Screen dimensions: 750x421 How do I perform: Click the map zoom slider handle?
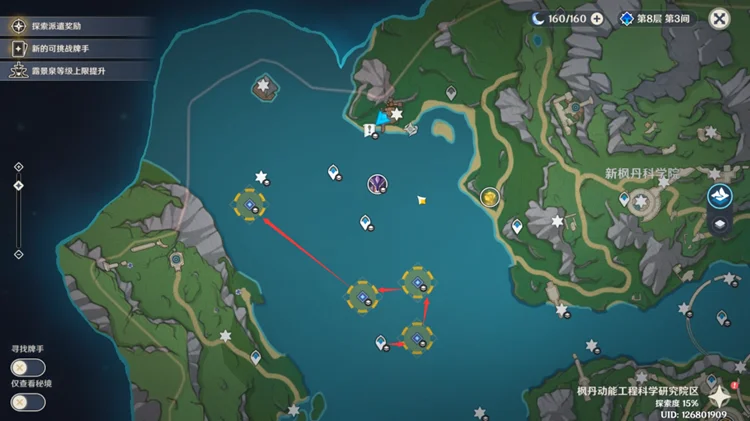pyautogui.click(x=18, y=185)
